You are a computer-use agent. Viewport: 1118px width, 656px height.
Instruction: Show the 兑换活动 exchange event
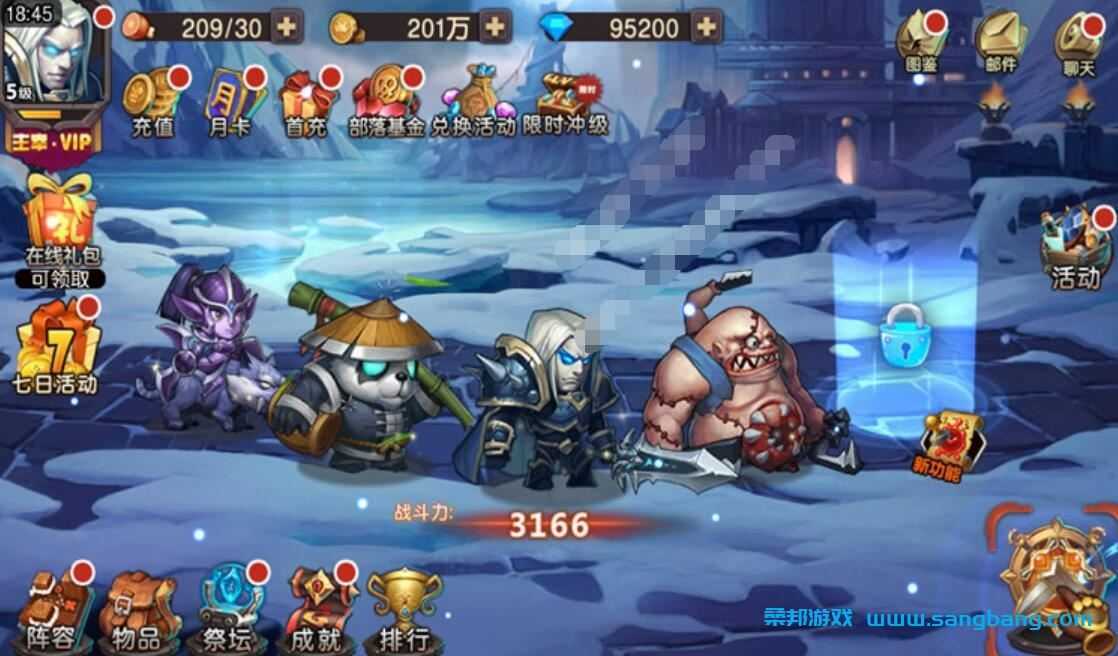click(473, 102)
